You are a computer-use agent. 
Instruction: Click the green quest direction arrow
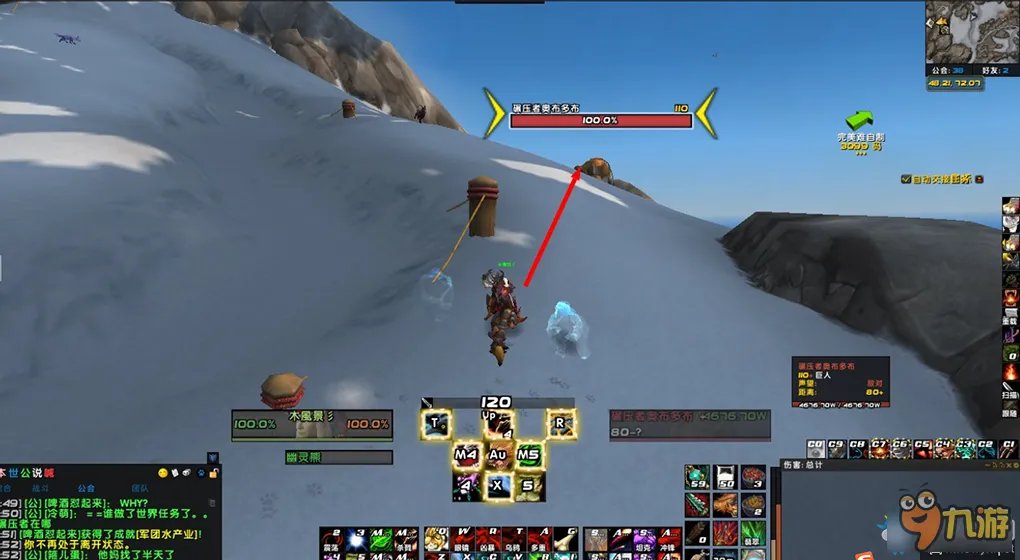[x=858, y=121]
